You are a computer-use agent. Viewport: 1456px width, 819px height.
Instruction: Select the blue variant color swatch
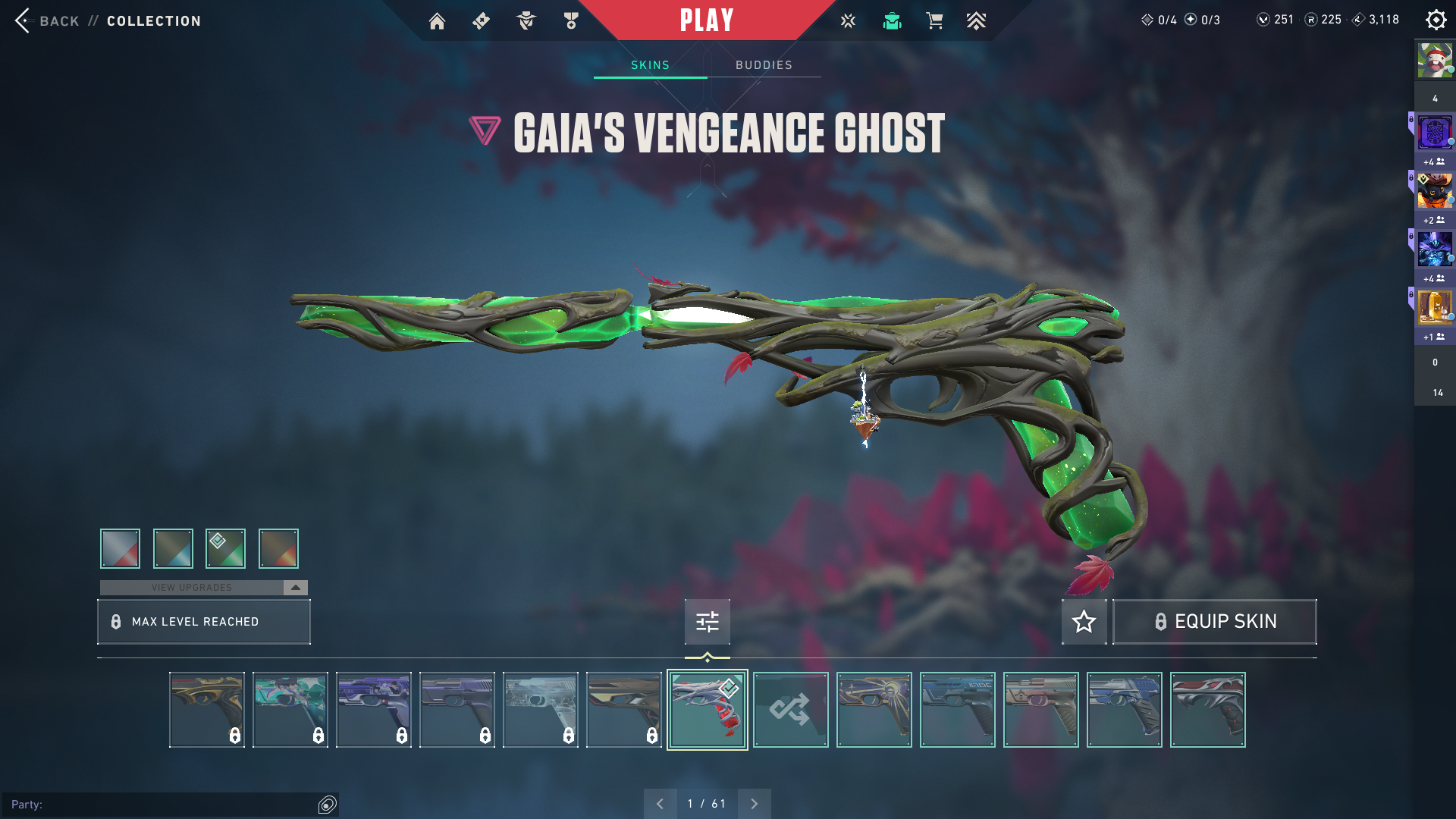tap(173, 548)
